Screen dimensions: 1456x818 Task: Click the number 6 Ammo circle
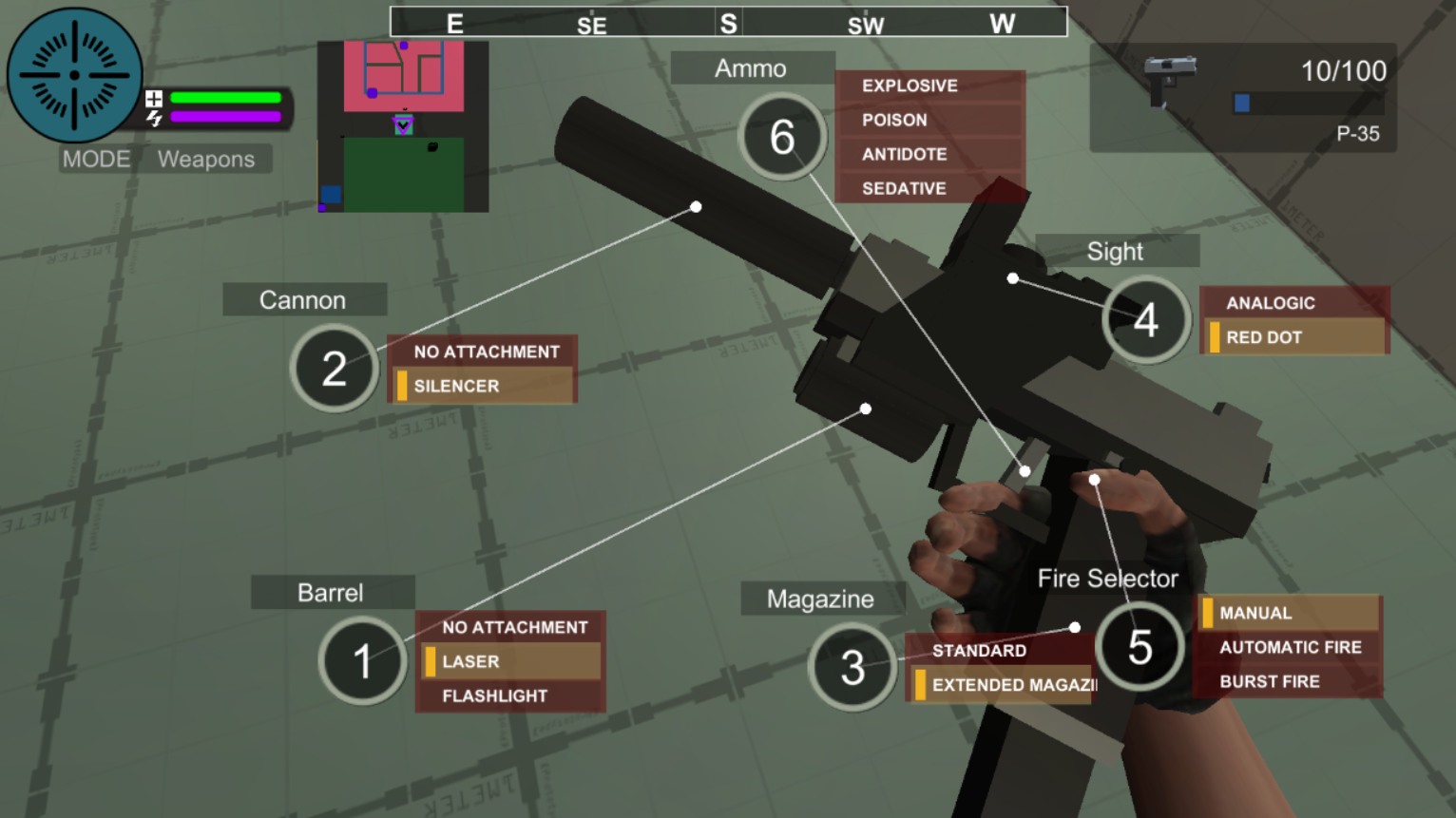coord(782,137)
